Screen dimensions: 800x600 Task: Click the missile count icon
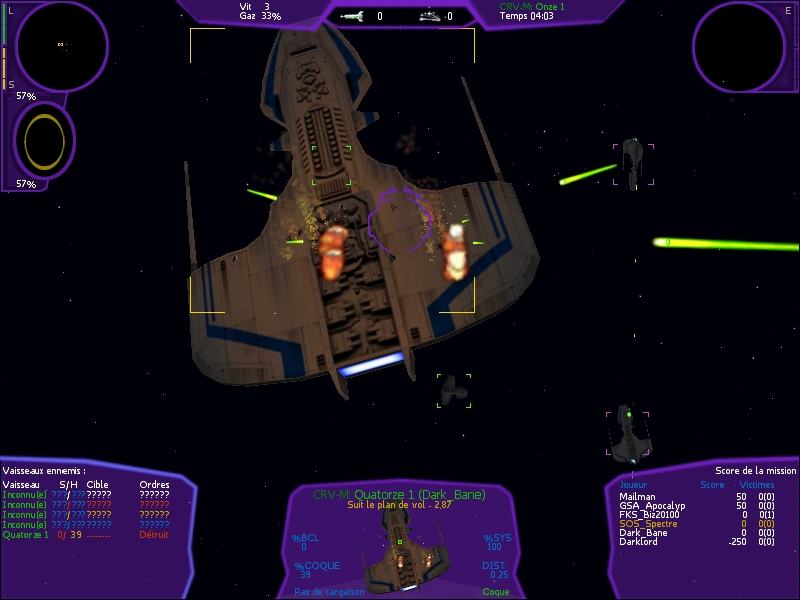click(352, 16)
